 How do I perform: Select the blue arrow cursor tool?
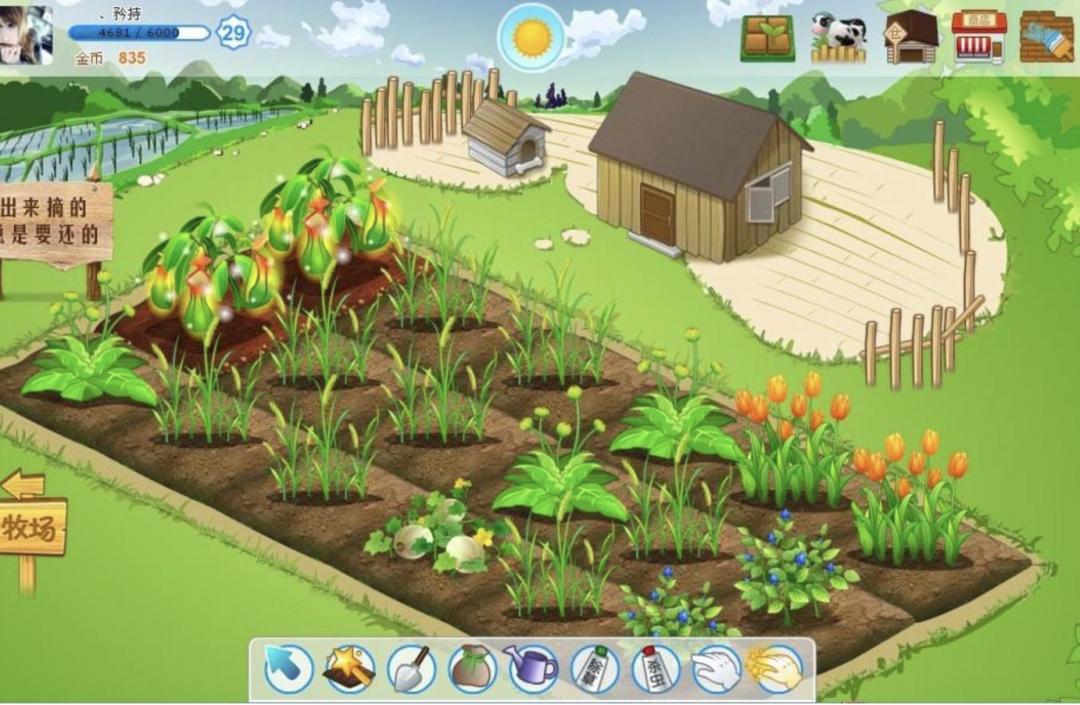(x=288, y=669)
